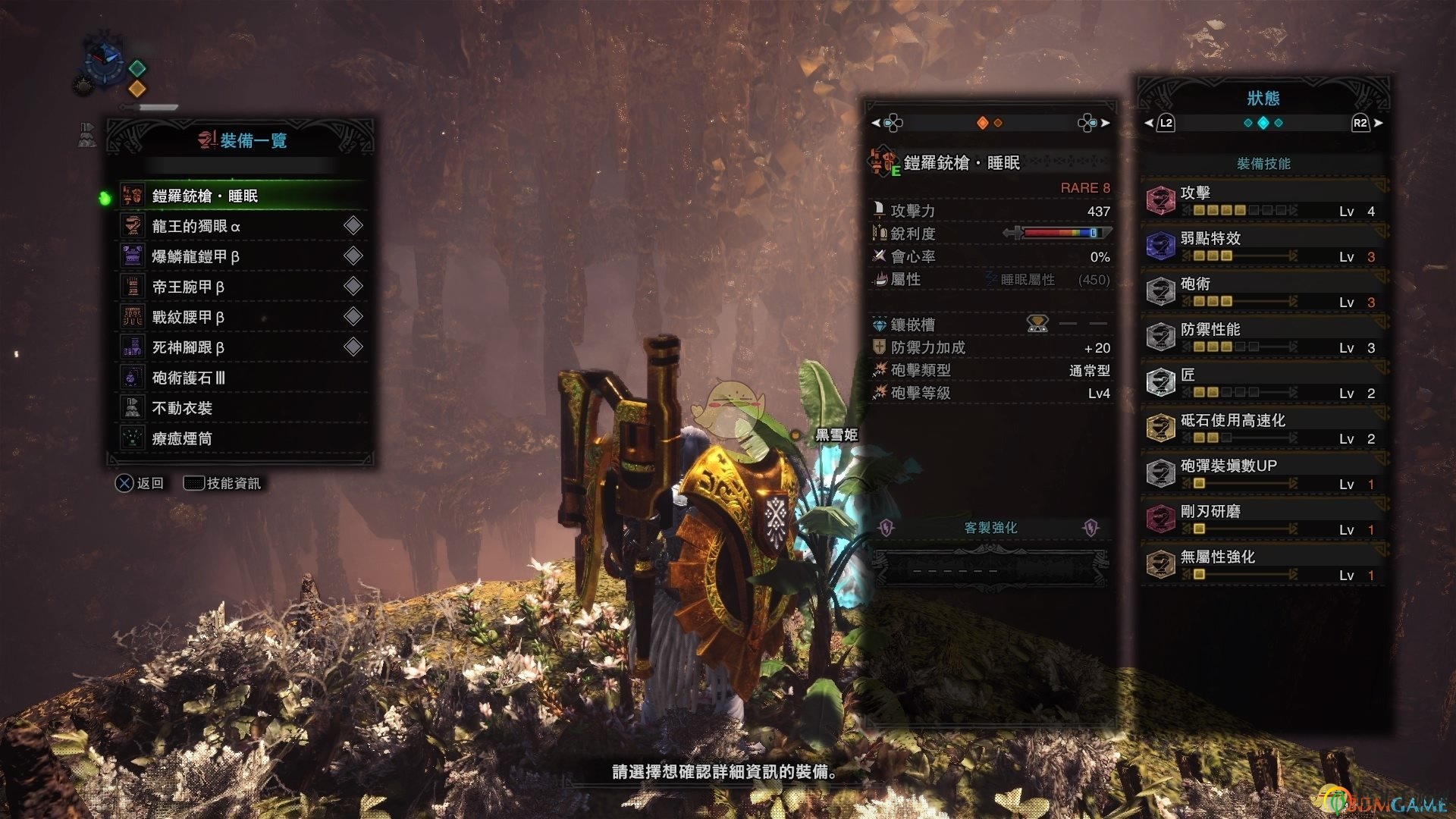Select the 弱點特效 skill row
The width and height of the screenshot is (1456, 819).
[1263, 246]
